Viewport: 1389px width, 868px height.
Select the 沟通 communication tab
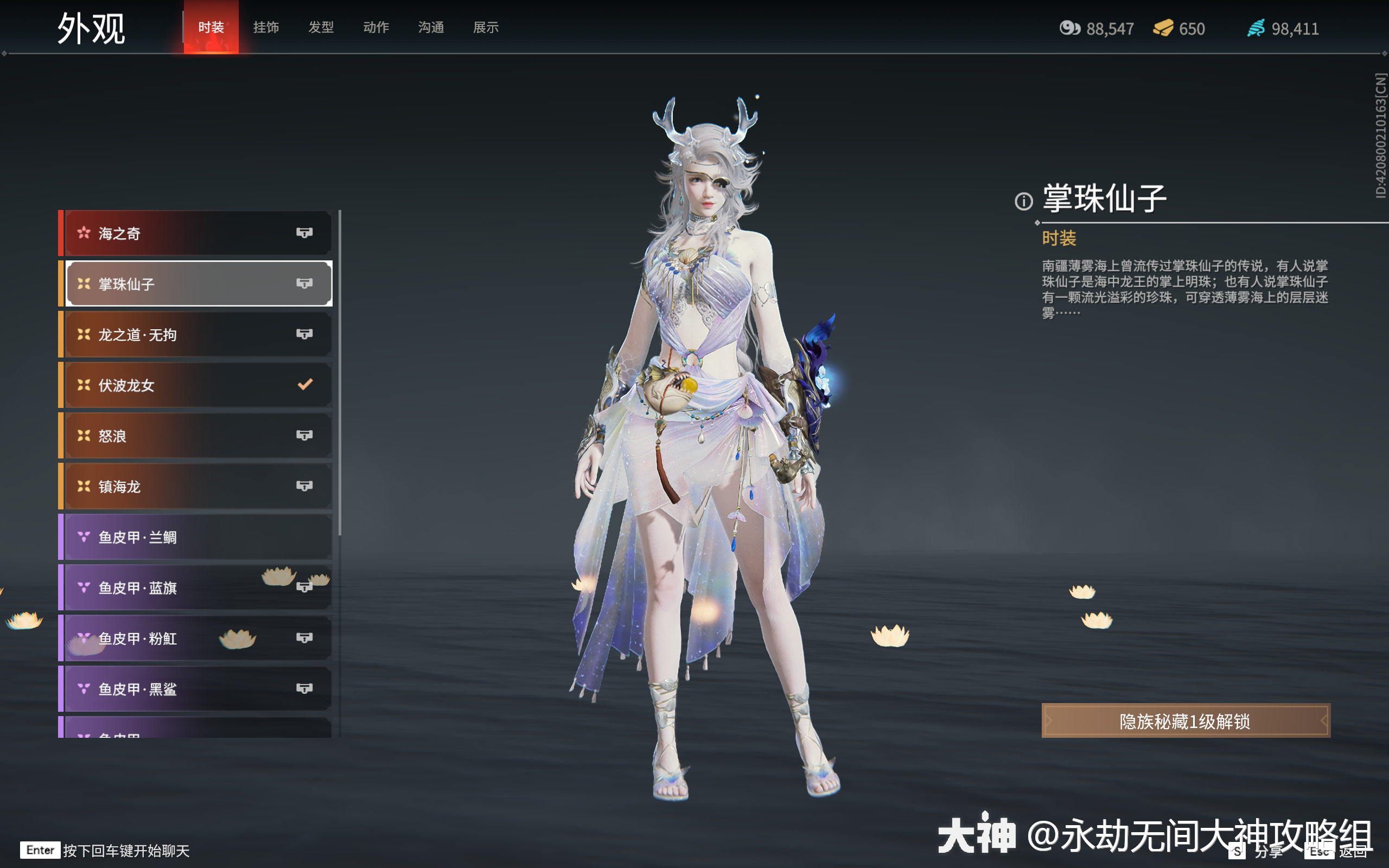pos(431,27)
